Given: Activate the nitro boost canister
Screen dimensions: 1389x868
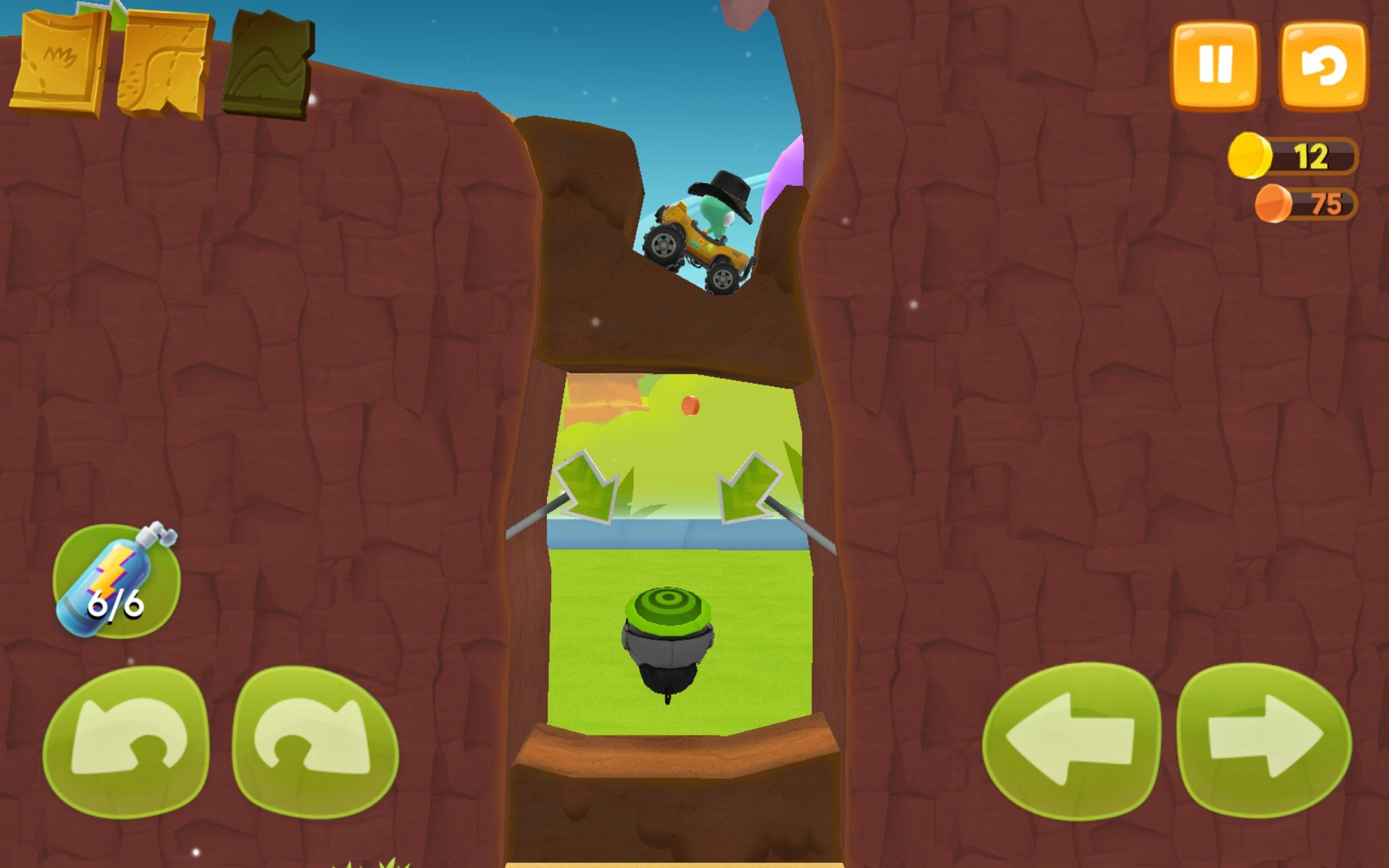Looking at the screenshot, I should coord(116,581).
